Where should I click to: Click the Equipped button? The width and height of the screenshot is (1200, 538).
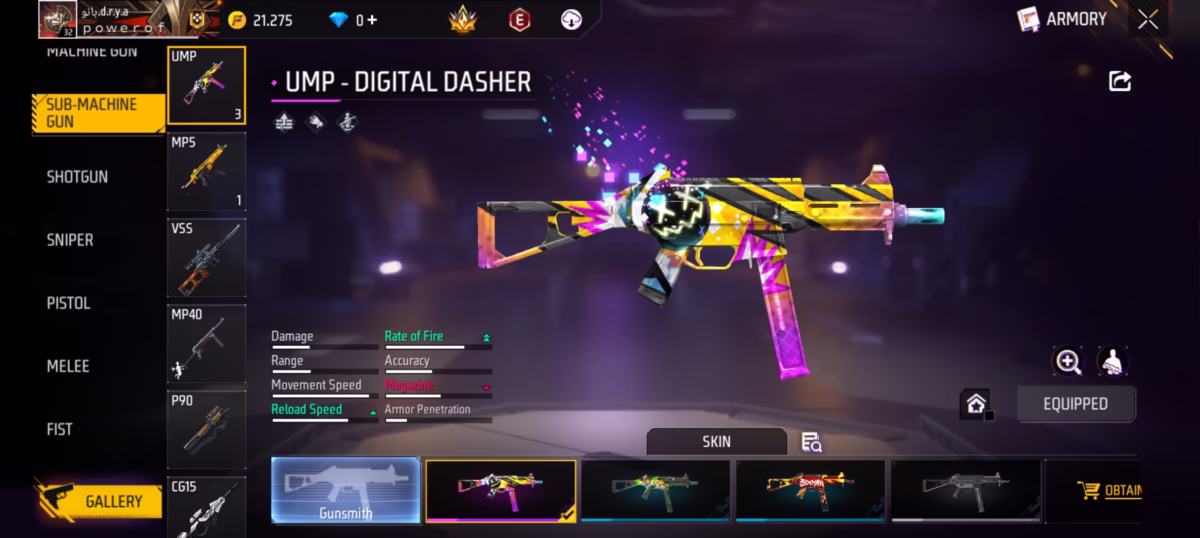coord(1076,404)
